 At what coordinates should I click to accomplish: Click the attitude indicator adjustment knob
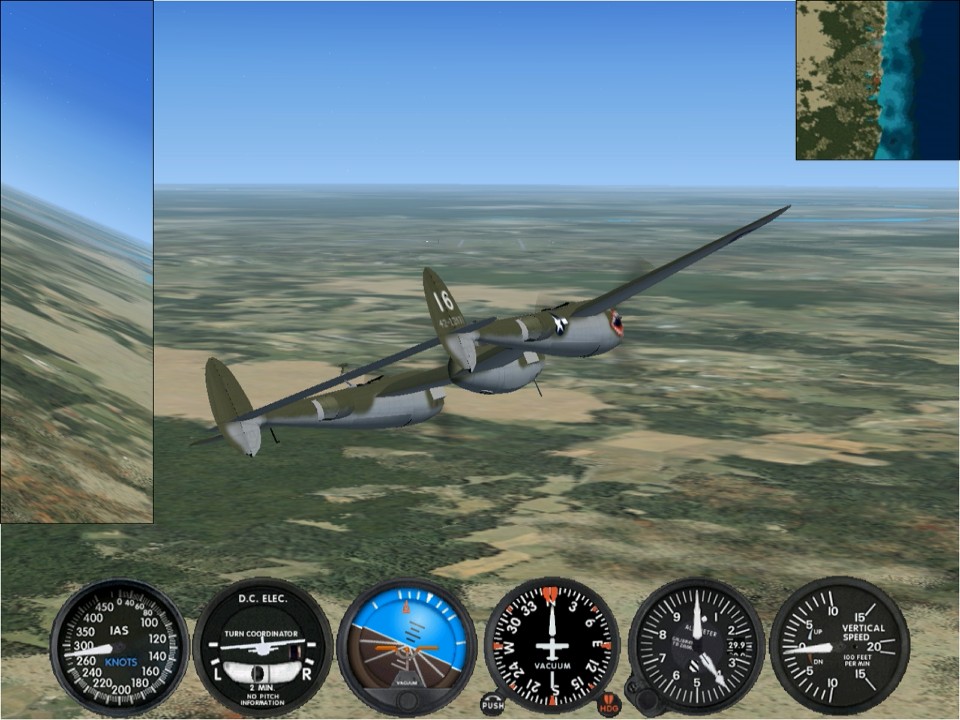(406, 700)
